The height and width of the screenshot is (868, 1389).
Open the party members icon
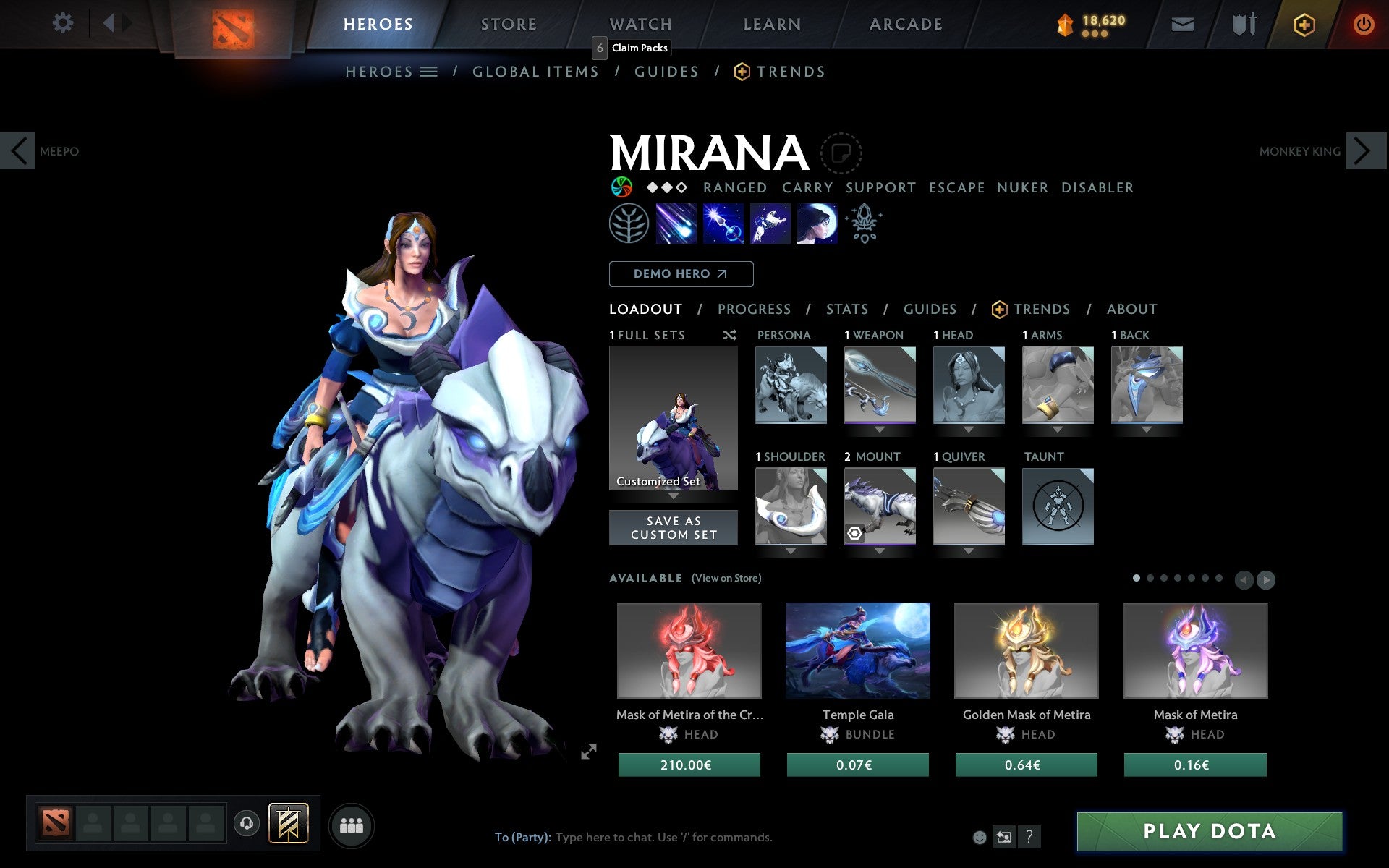[x=352, y=825]
